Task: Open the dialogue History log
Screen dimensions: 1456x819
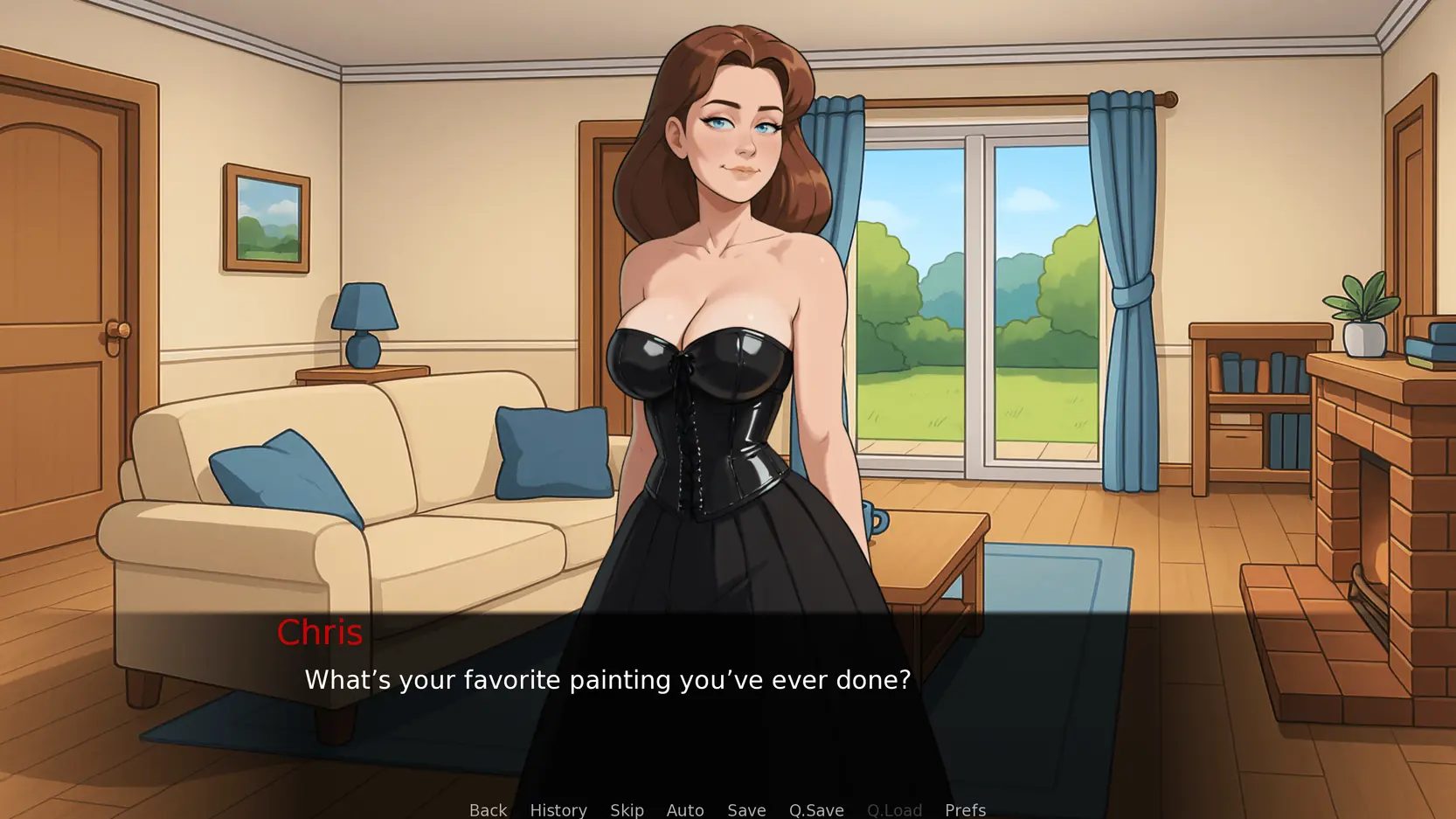Action: [558, 809]
